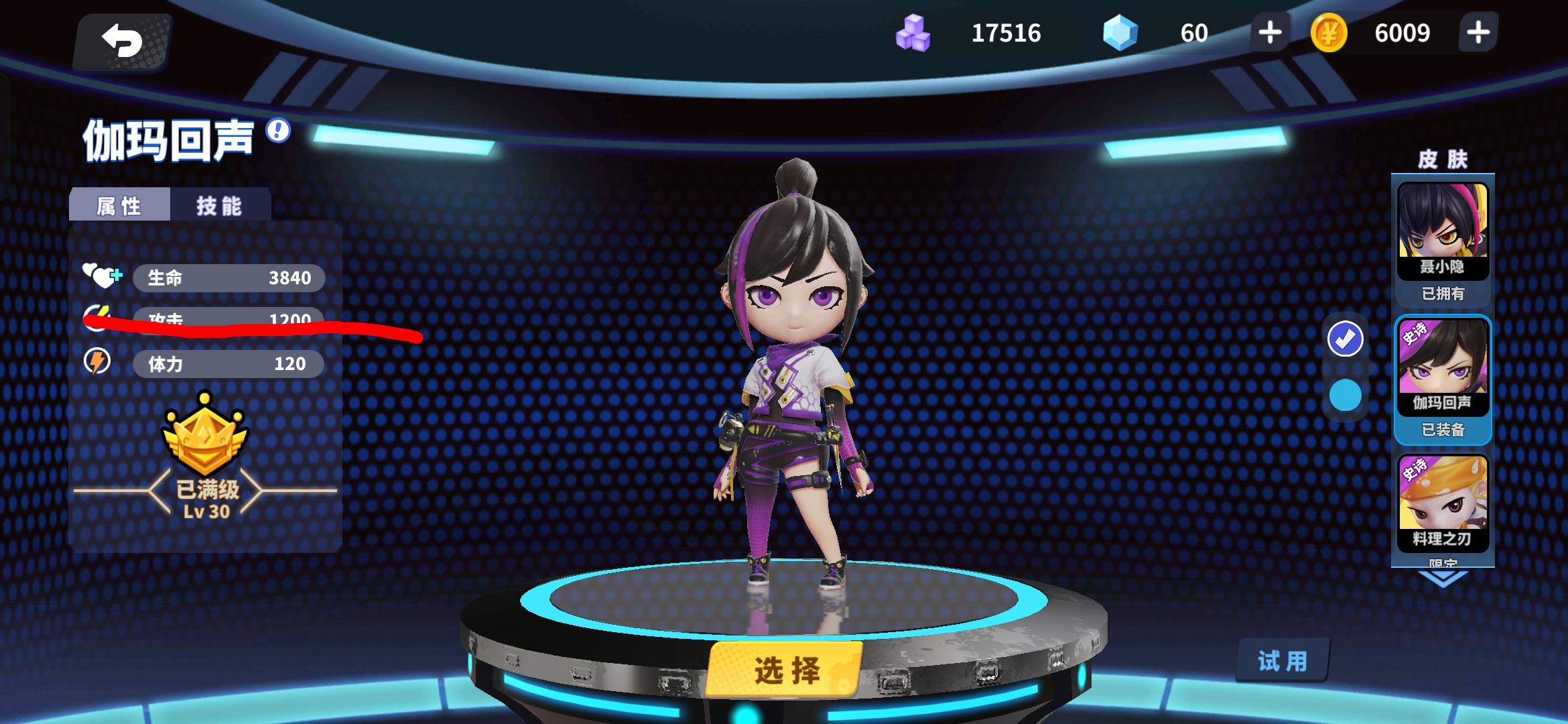
Task: Click the plus beside the diamond count
Action: [x=1270, y=32]
